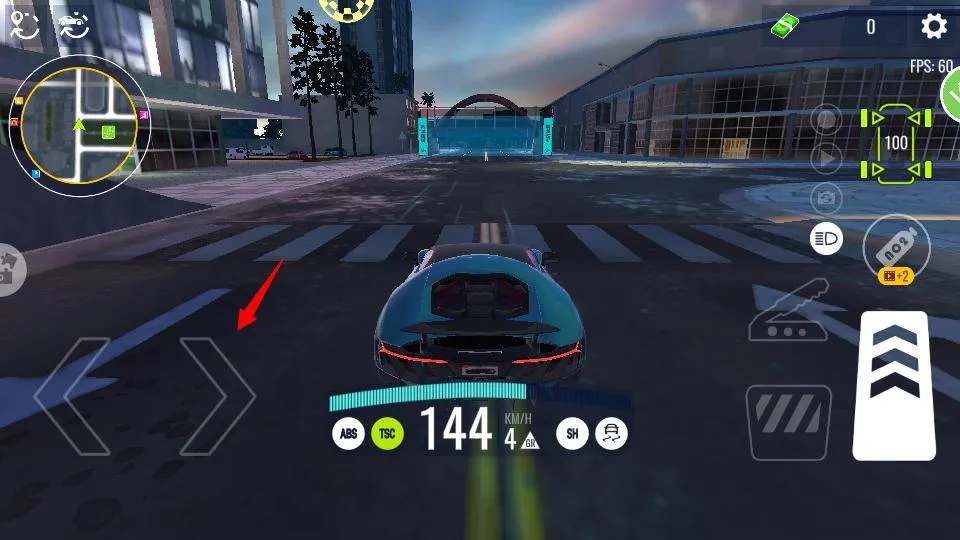Pull the handbrake lever
This screenshot has width=960, height=540.
pos(787,310)
